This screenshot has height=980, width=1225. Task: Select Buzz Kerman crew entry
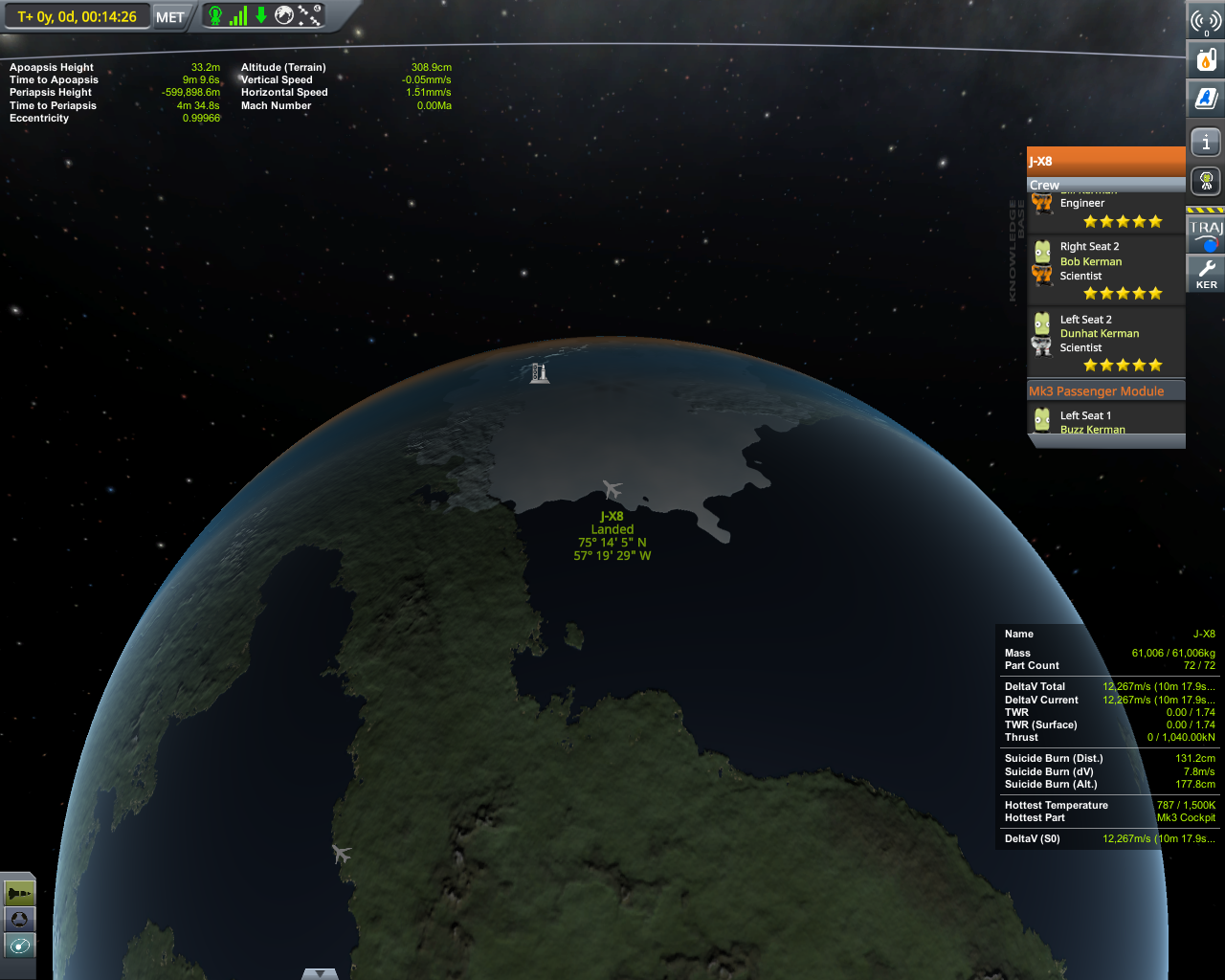click(x=1092, y=430)
